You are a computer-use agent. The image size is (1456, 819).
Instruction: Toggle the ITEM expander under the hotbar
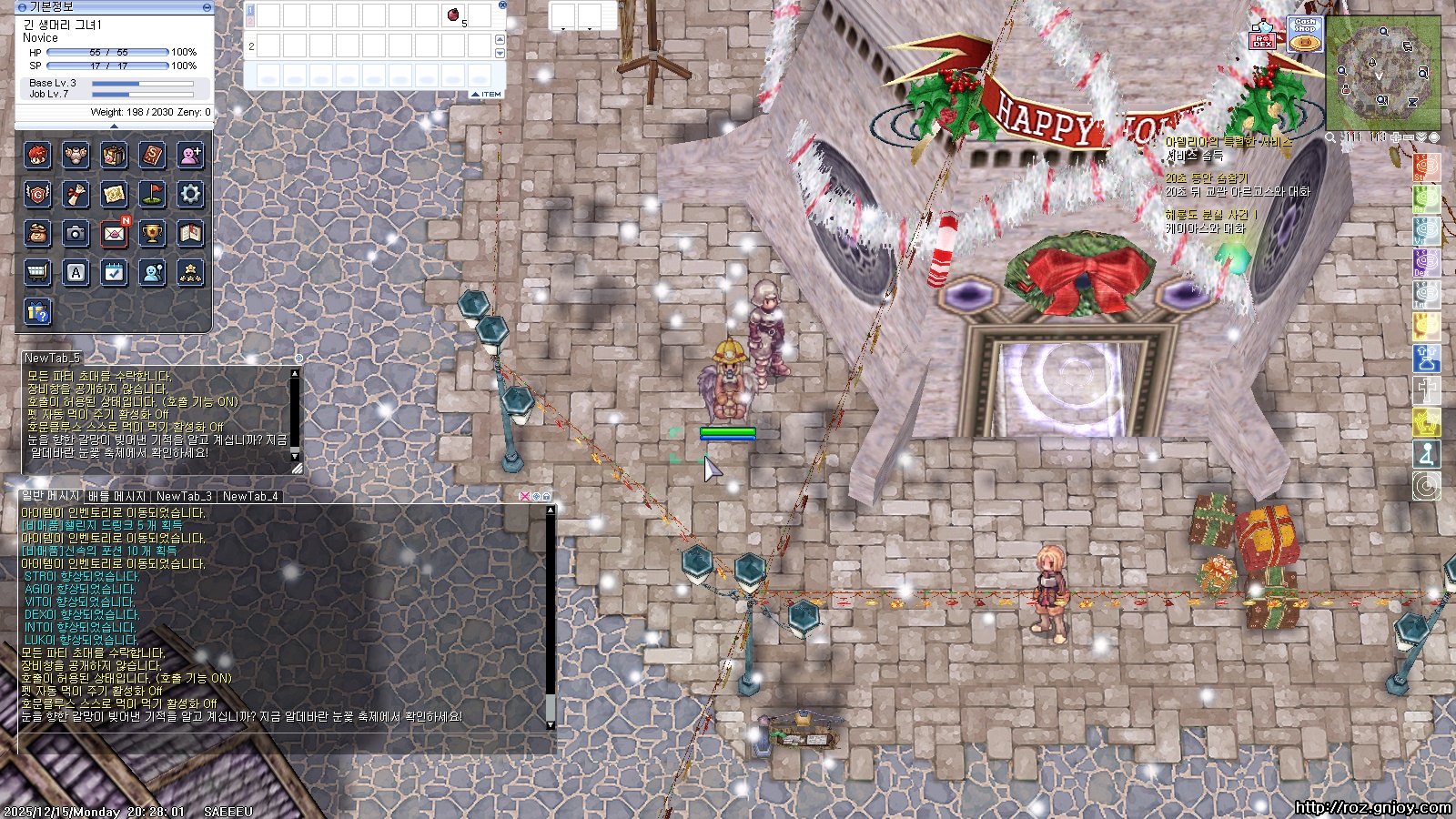point(487,95)
